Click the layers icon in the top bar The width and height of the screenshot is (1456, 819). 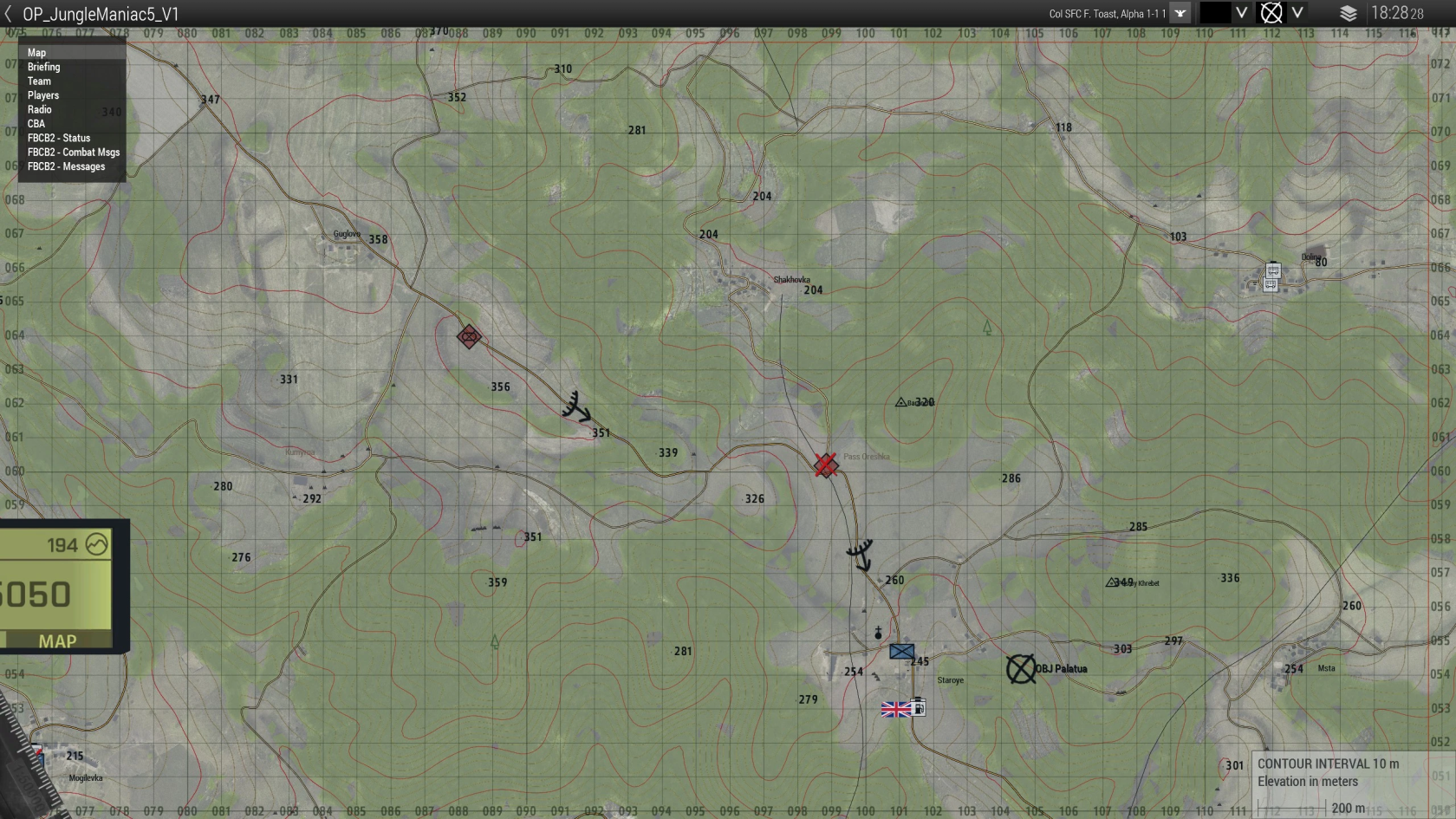tap(1349, 13)
